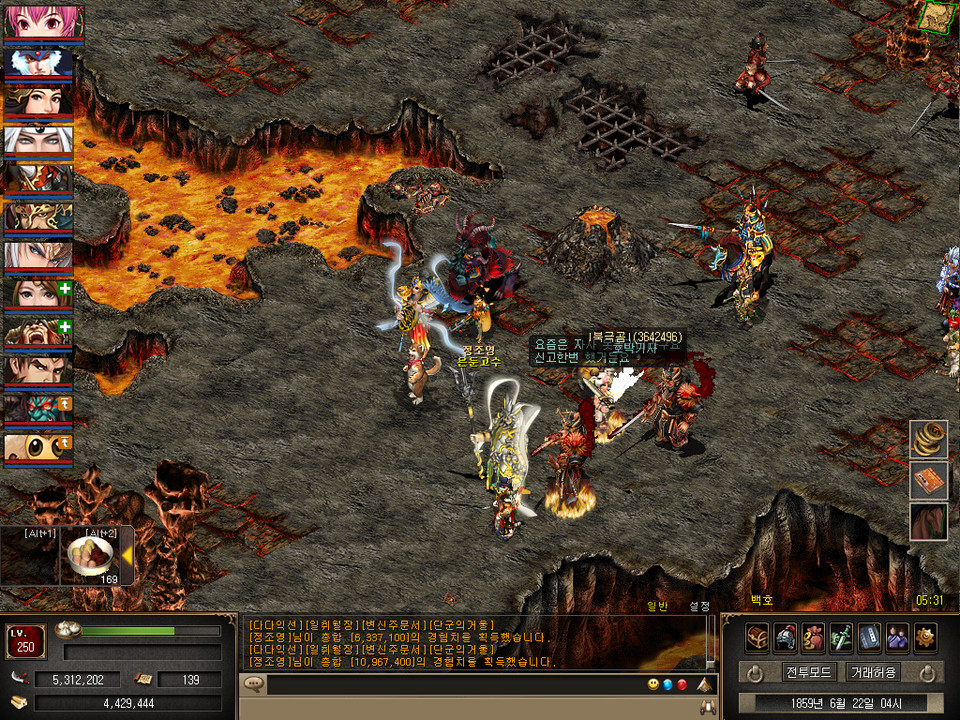Open the two-people party icon
The height and width of the screenshot is (720, 960).
(897, 637)
